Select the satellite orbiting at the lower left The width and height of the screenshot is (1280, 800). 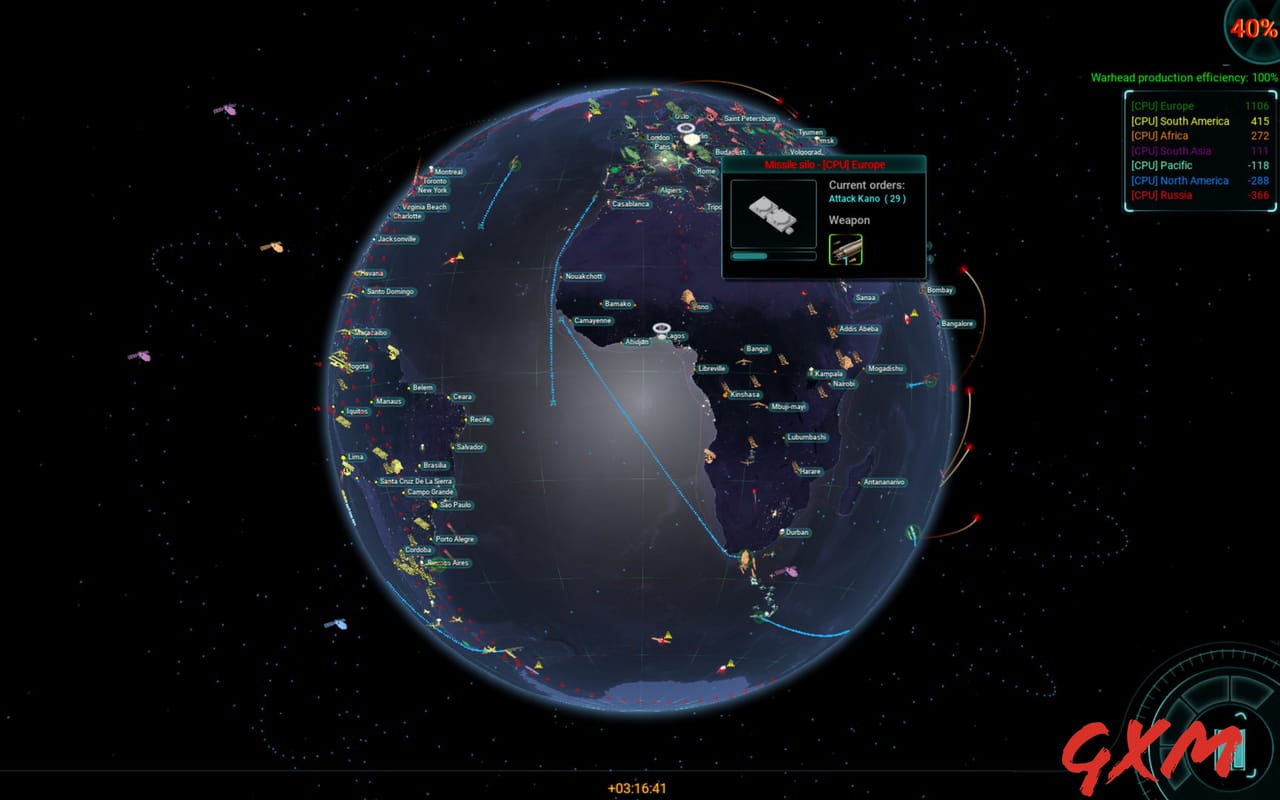[335, 625]
